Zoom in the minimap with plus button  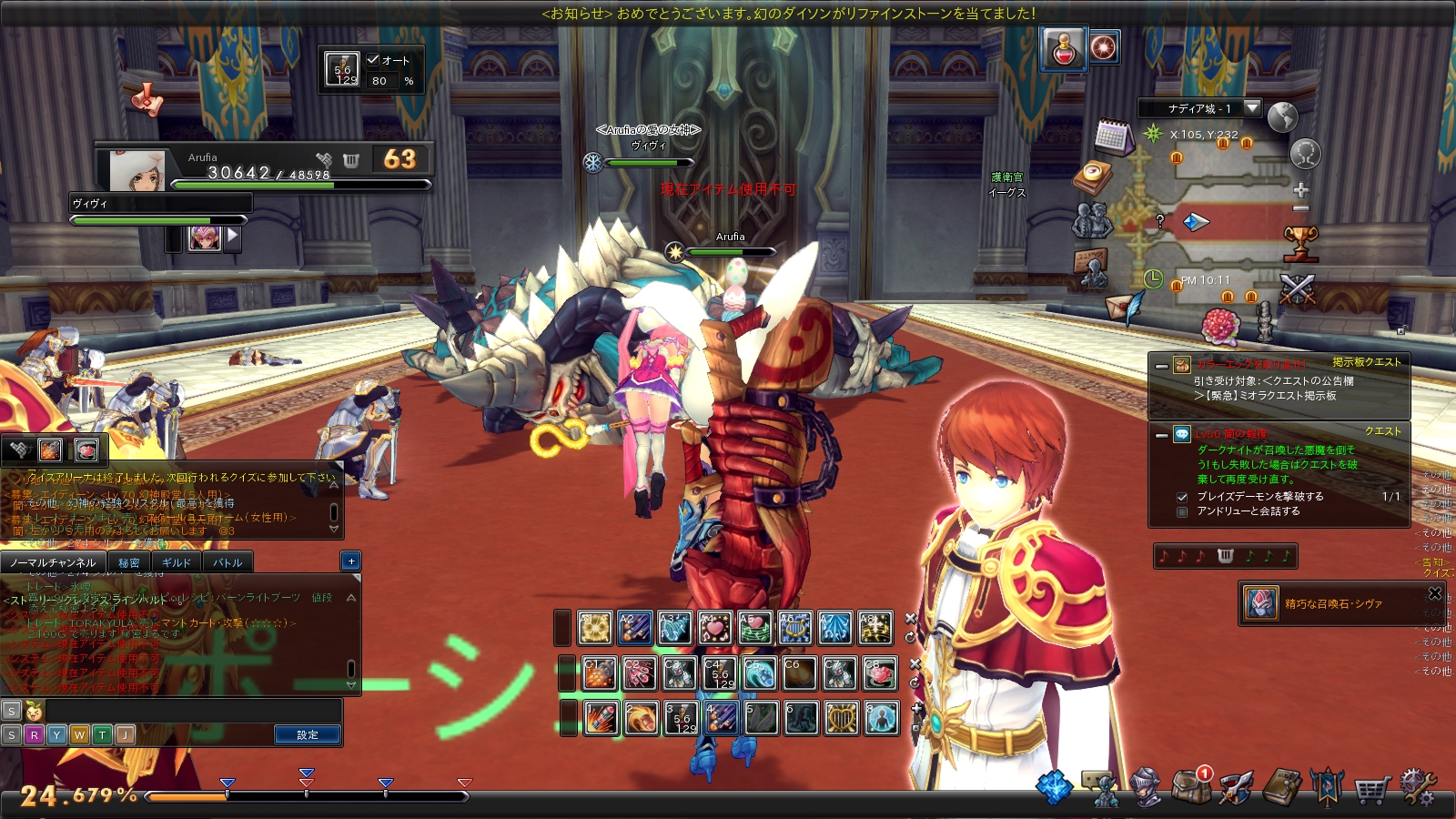1301,190
